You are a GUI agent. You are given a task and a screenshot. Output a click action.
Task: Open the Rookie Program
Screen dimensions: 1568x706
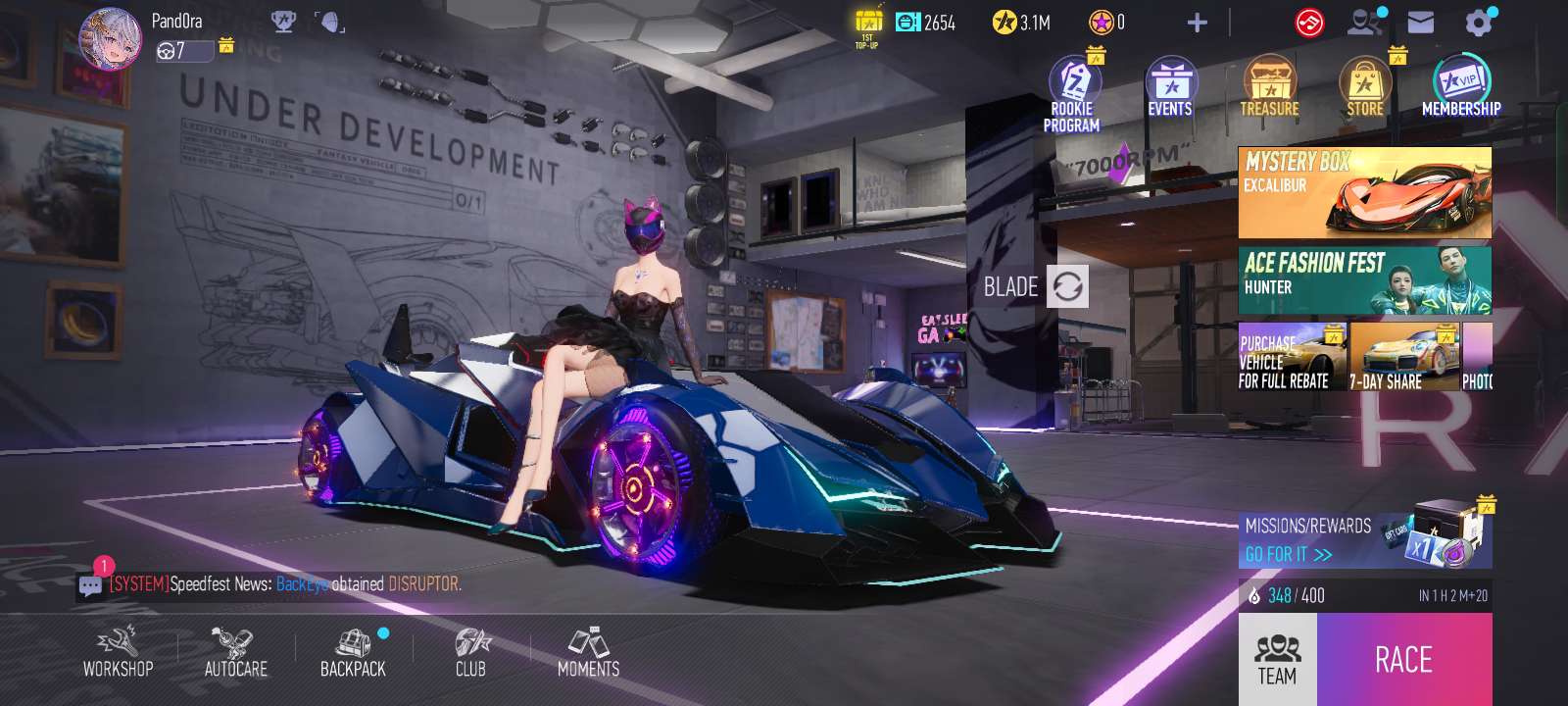[1072, 93]
